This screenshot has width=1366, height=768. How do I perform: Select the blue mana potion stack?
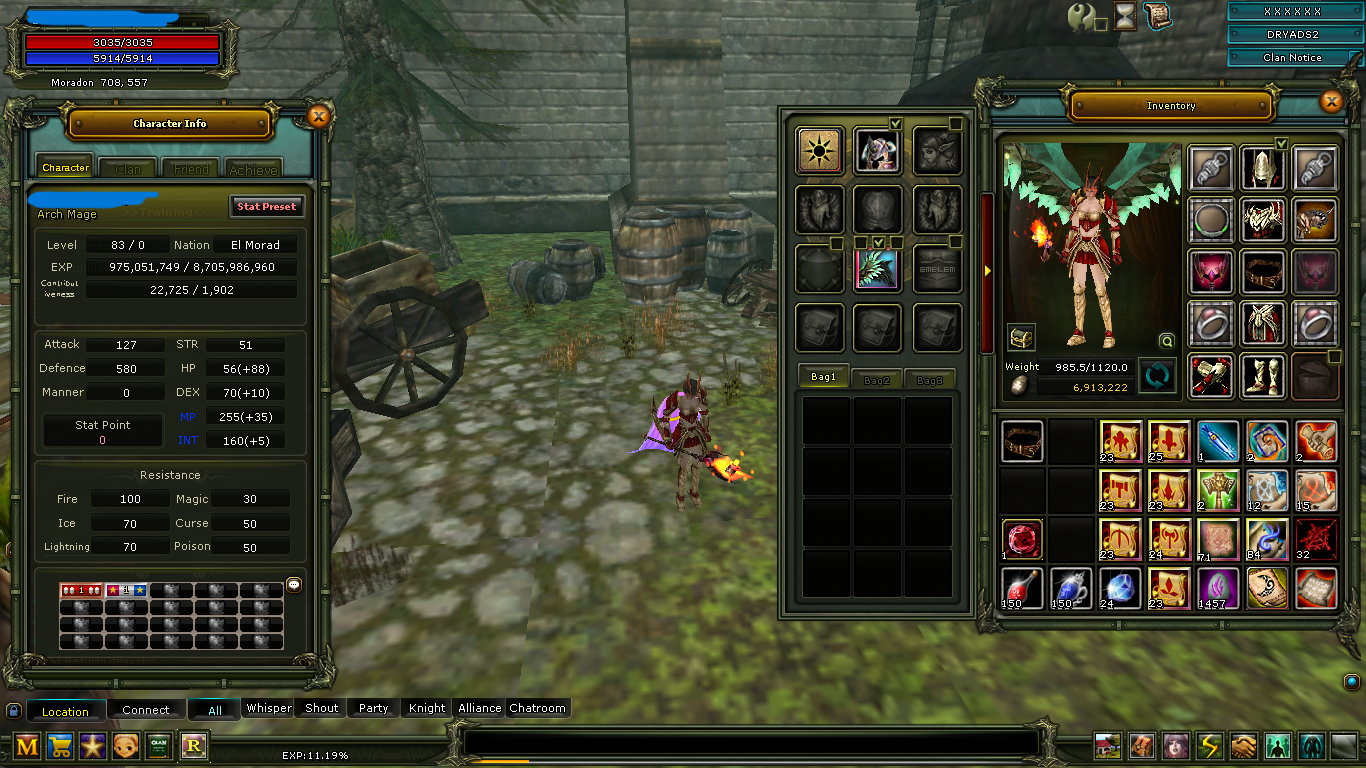pos(1071,588)
